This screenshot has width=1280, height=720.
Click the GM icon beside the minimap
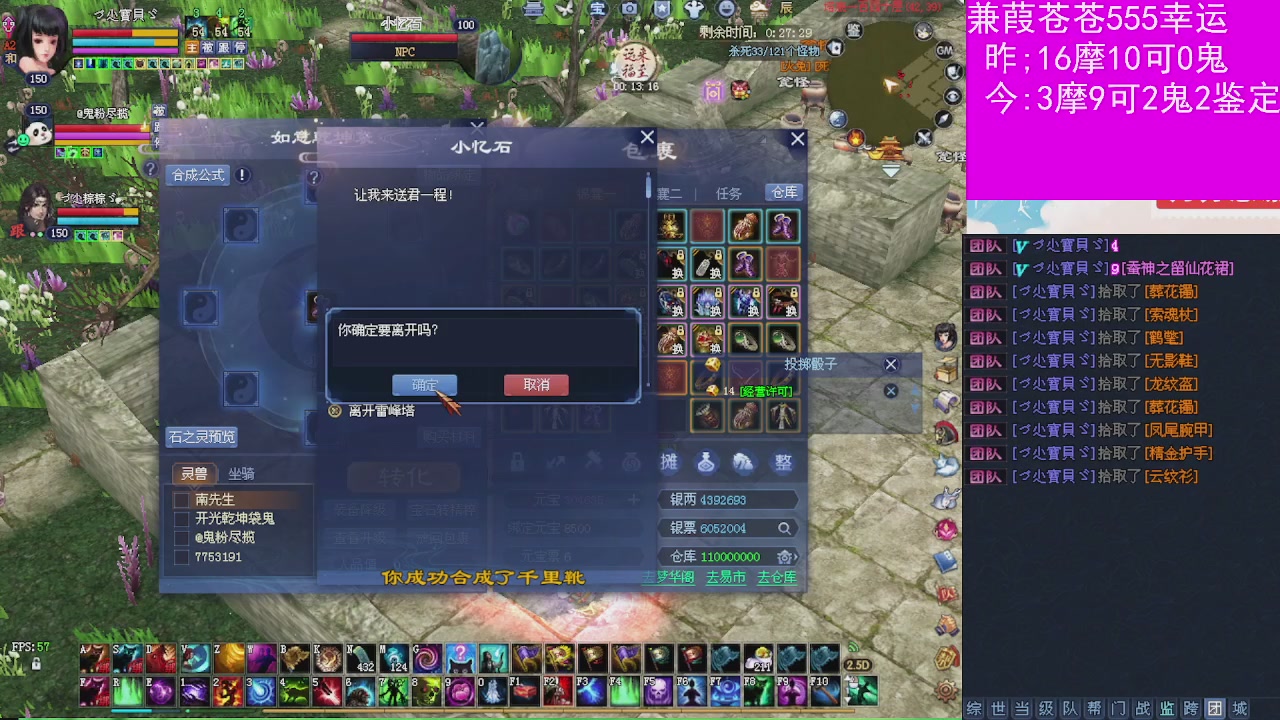944,51
